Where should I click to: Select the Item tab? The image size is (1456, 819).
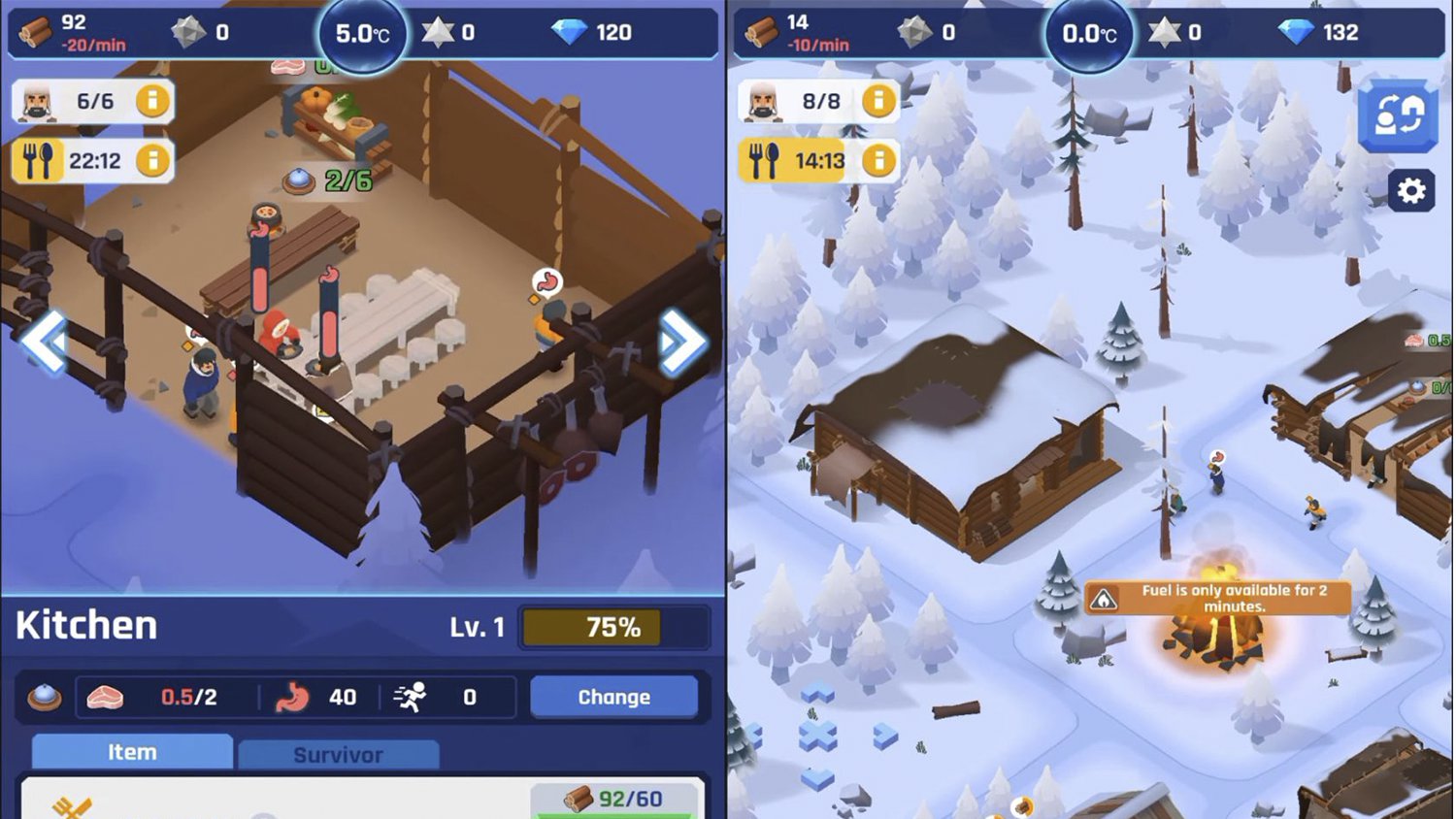click(131, 750)
